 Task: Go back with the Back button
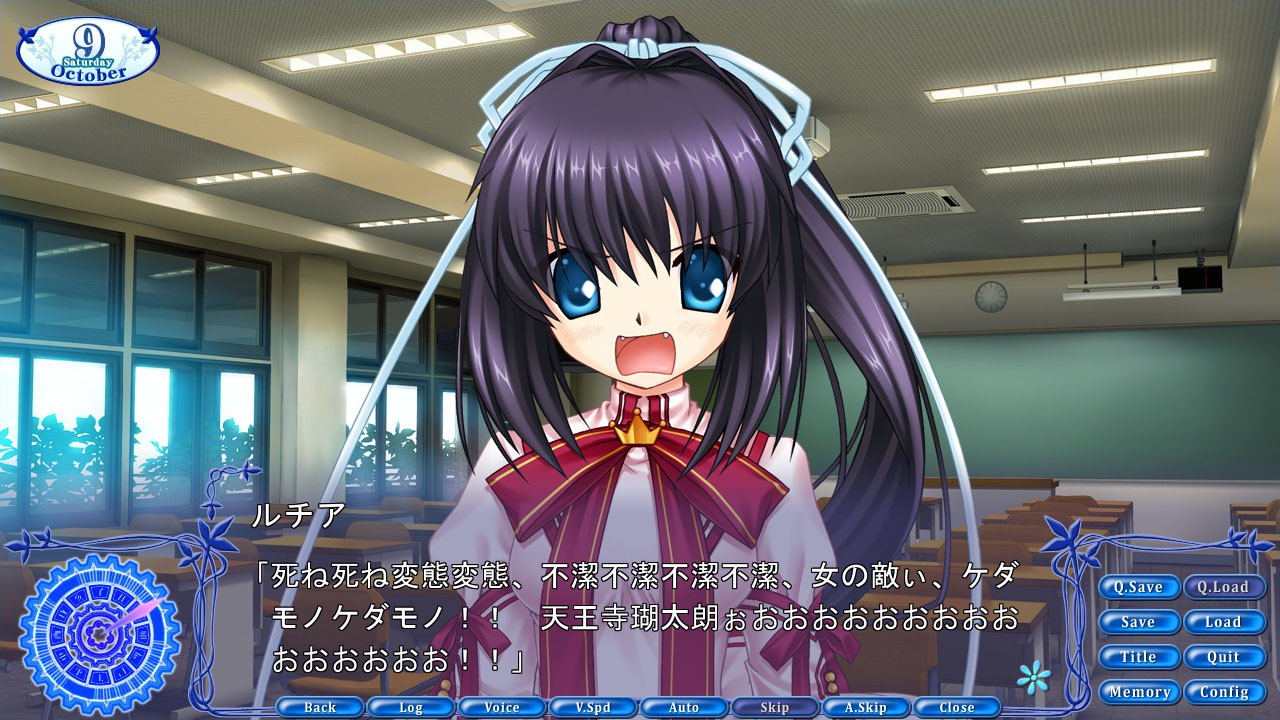tap(322, 706)
